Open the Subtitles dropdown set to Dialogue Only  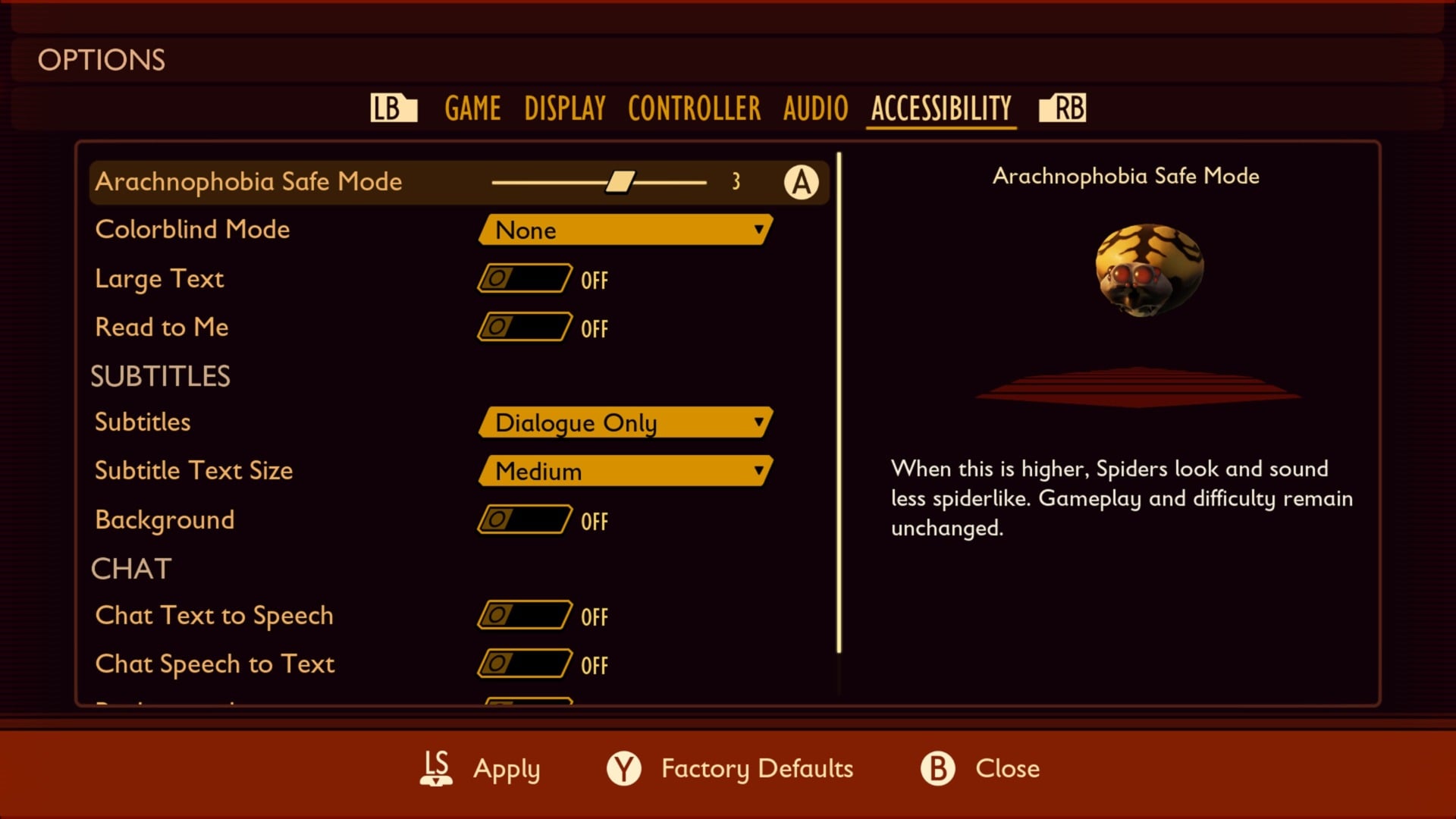tap(626, 422)
